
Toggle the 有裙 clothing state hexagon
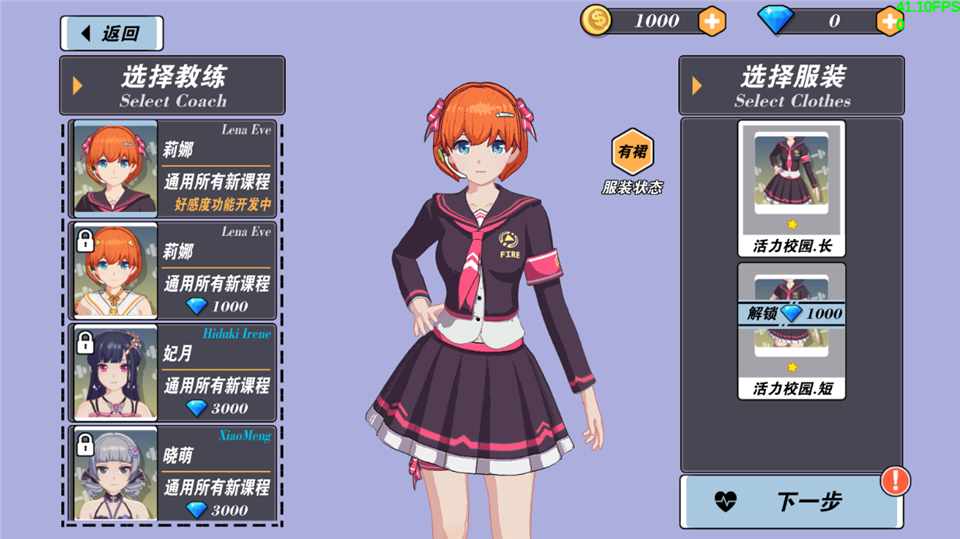click(x=632, y=152)
